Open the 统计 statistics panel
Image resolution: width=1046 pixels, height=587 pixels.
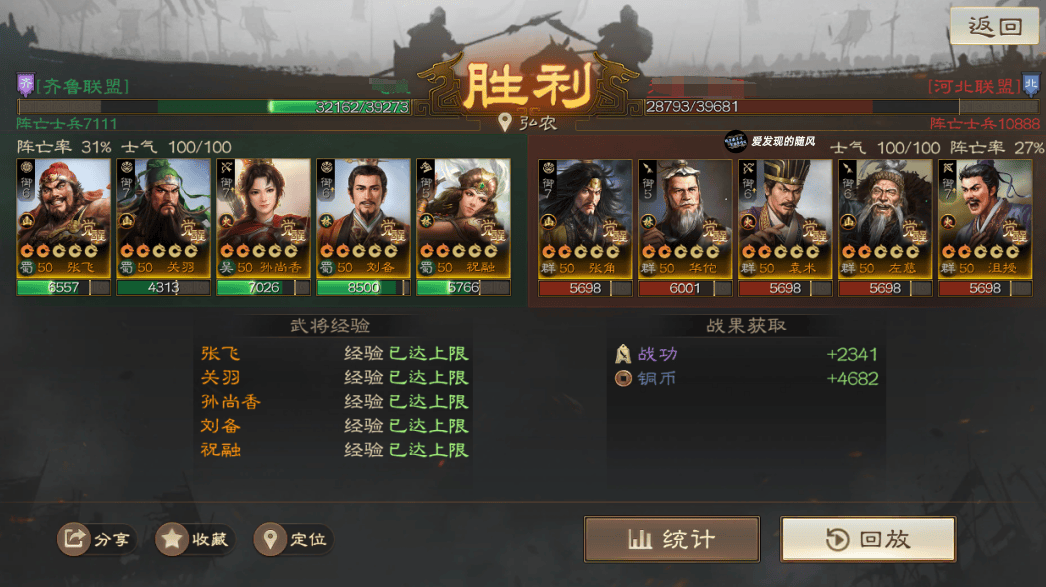671,539
